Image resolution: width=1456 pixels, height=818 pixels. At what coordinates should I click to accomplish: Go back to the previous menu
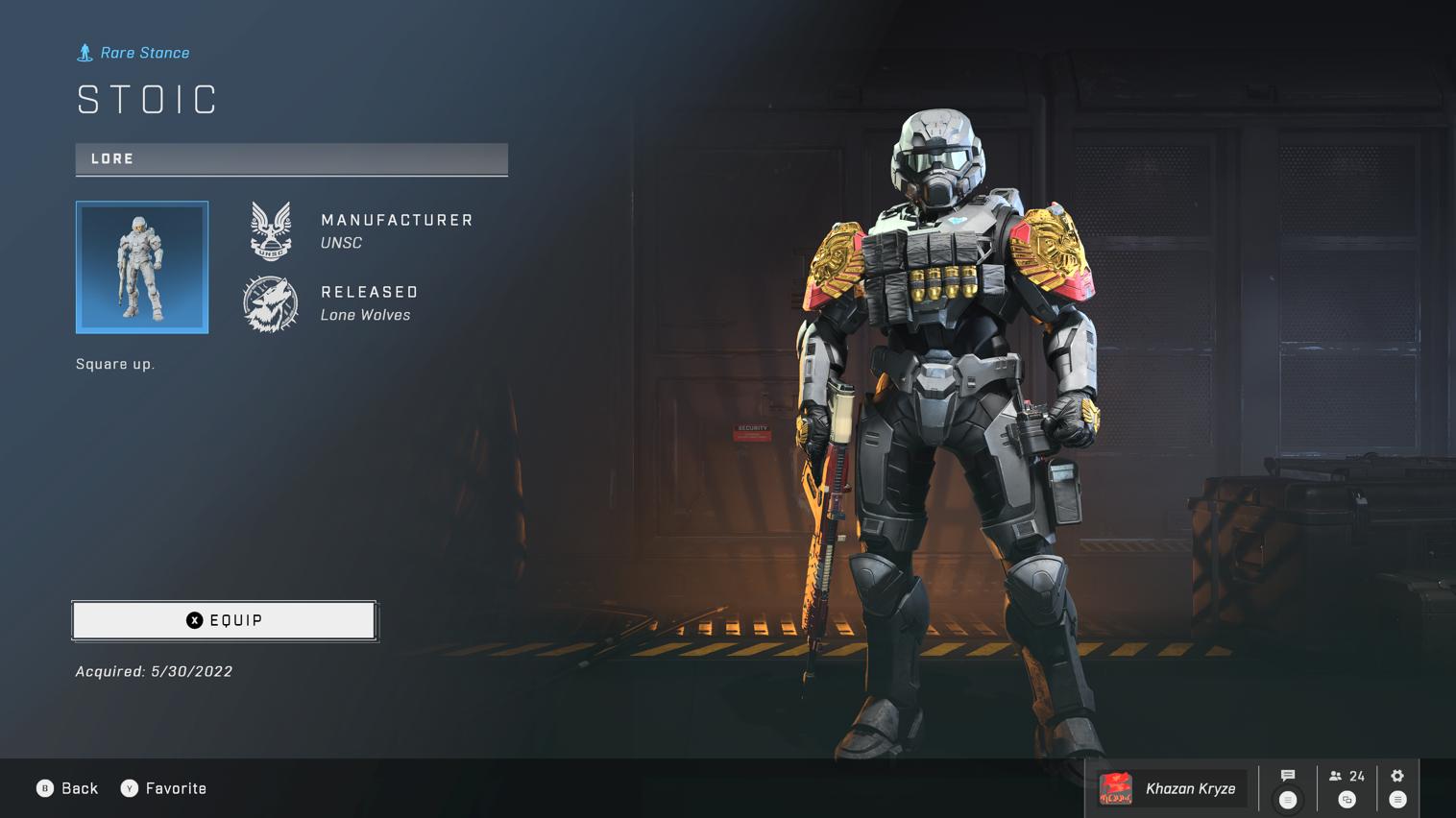[68, 788]
